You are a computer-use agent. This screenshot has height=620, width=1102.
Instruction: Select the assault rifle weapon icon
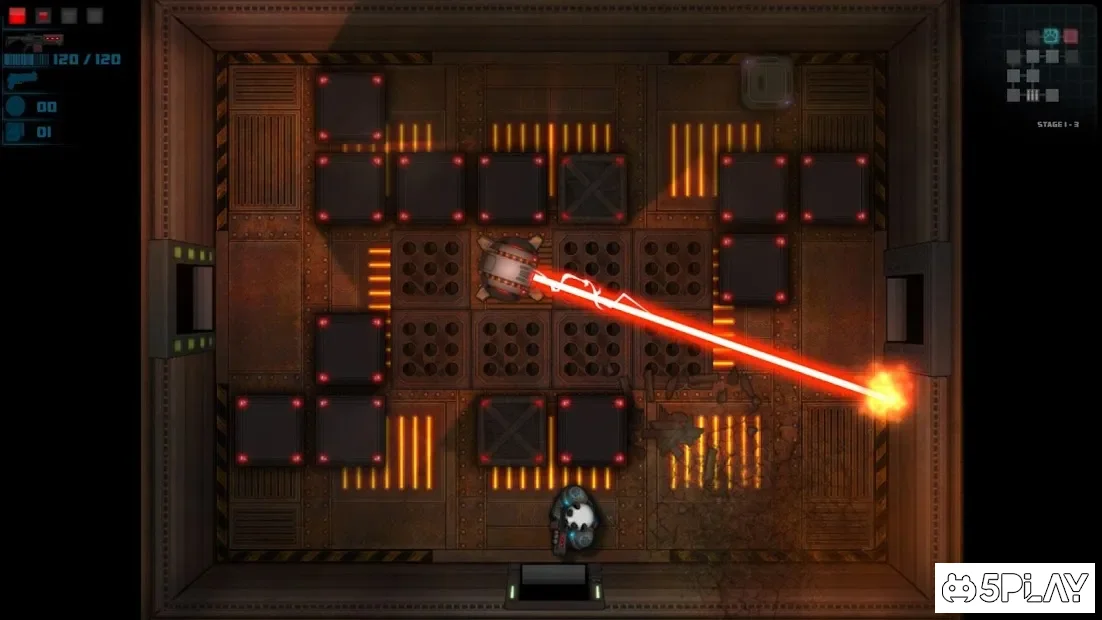34,40
